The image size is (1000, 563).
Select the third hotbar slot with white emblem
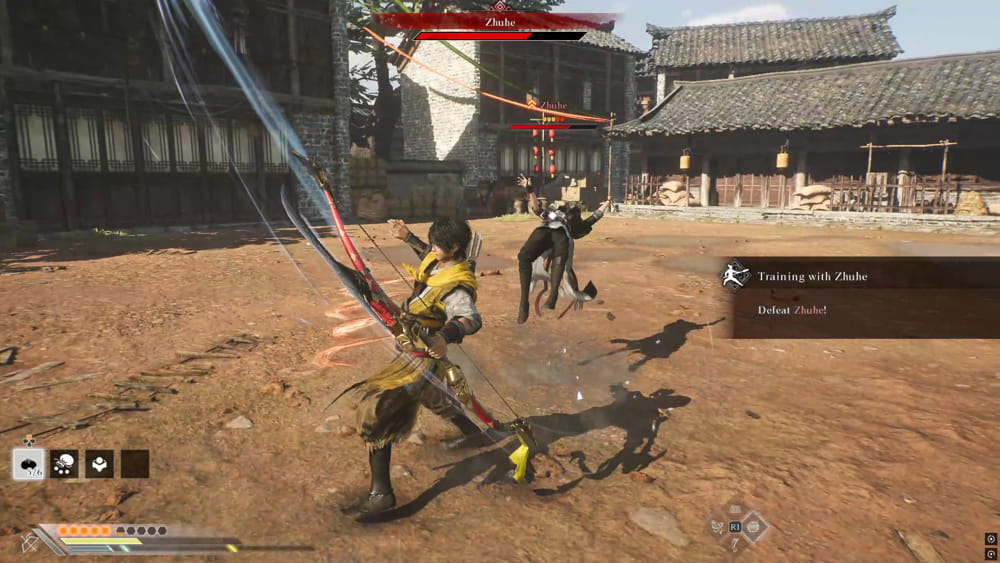99,463
